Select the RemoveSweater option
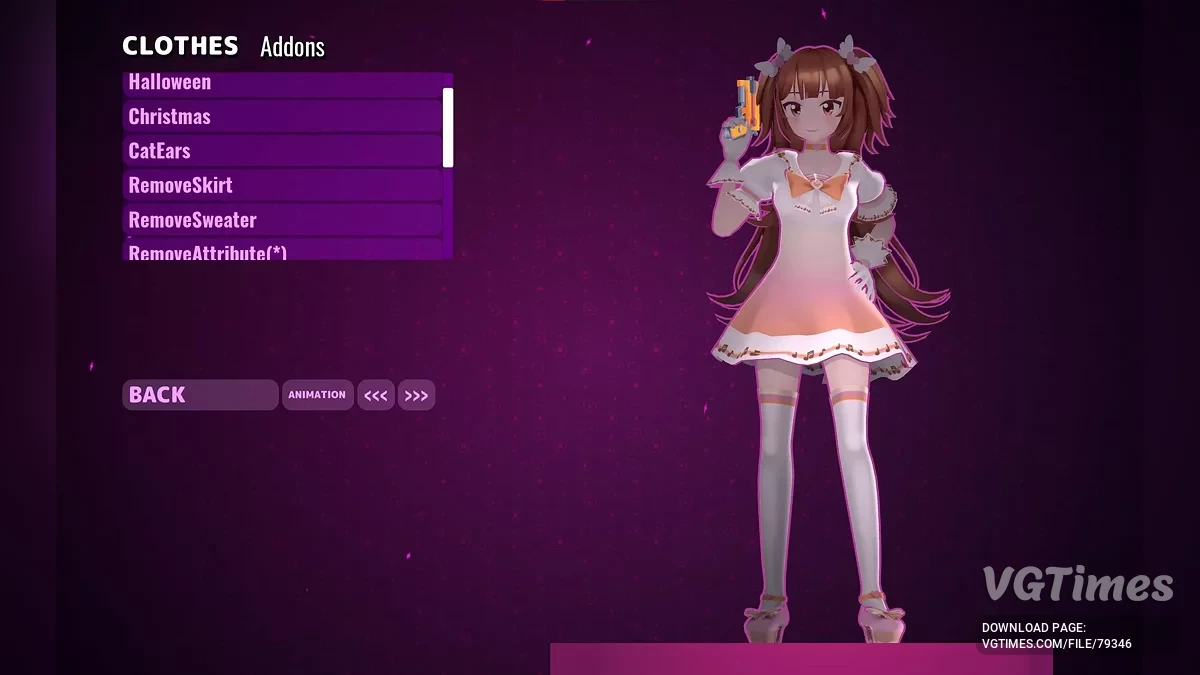 (x=282, y=220)
